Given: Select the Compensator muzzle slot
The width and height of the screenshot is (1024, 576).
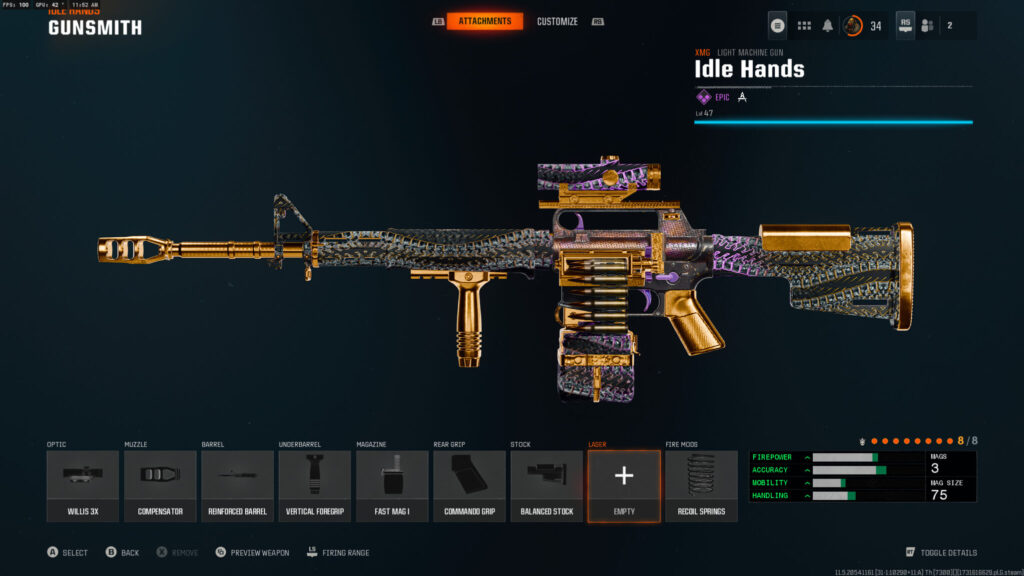Looking at the screenshot, I should [x=160, y=486].
